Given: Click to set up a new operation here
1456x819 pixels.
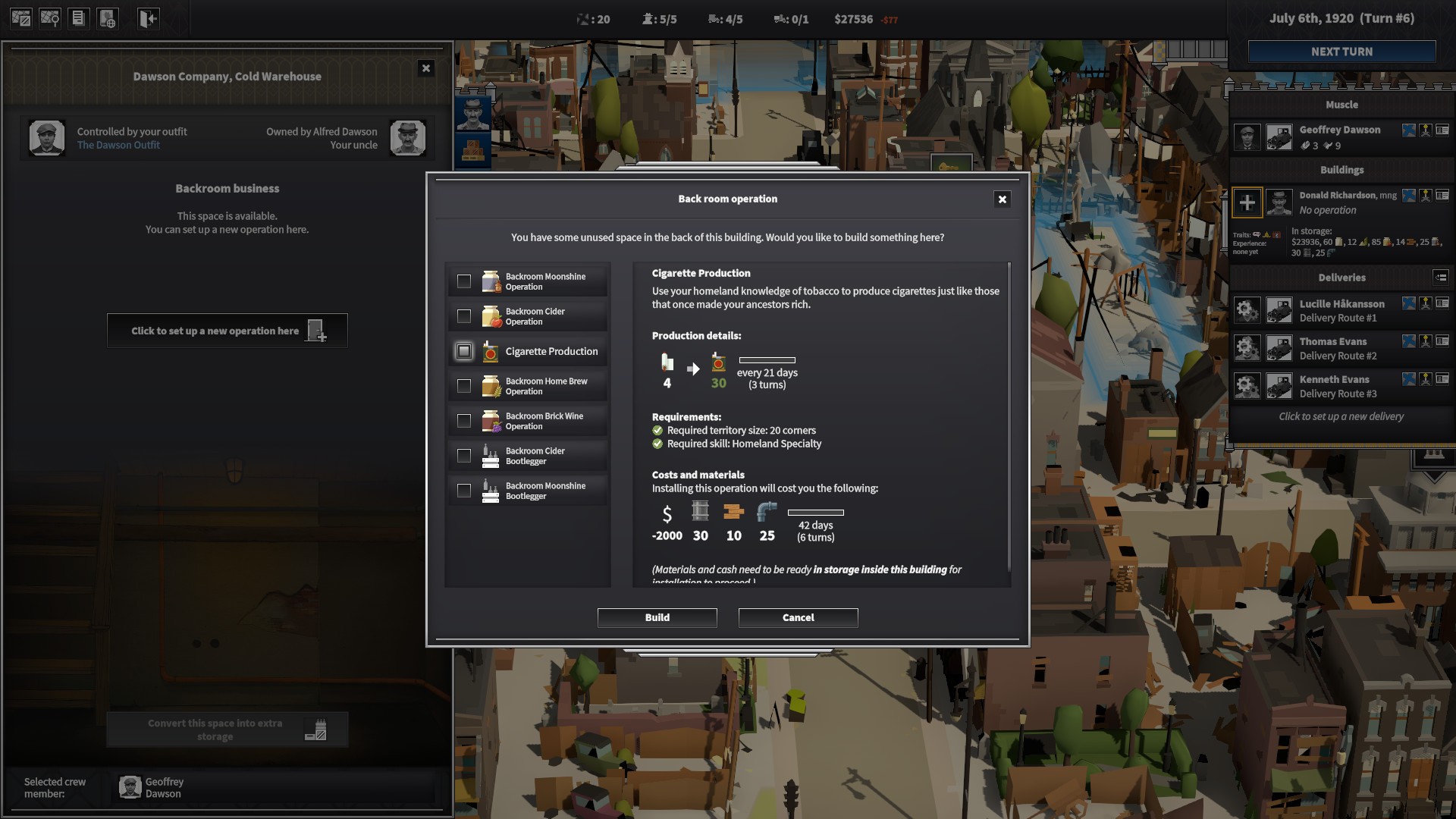Looking at the screenshot, I should point(227,331).
